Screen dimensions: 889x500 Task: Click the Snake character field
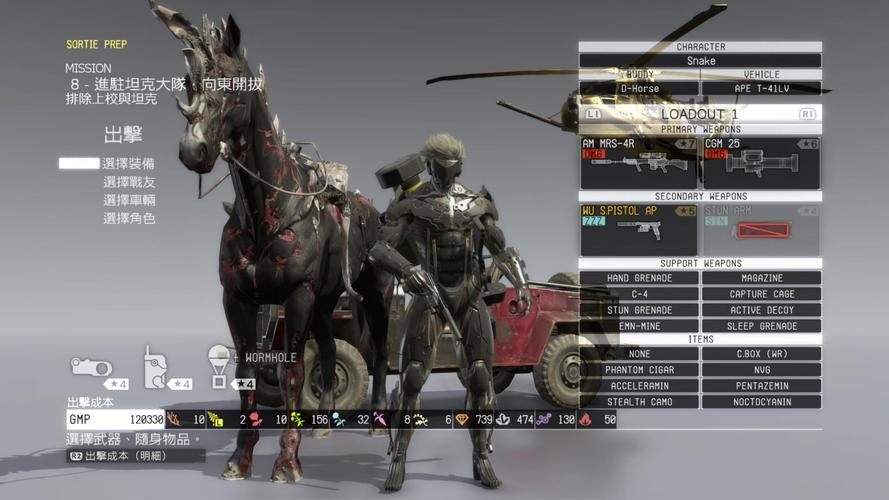[x=700, y=61]
